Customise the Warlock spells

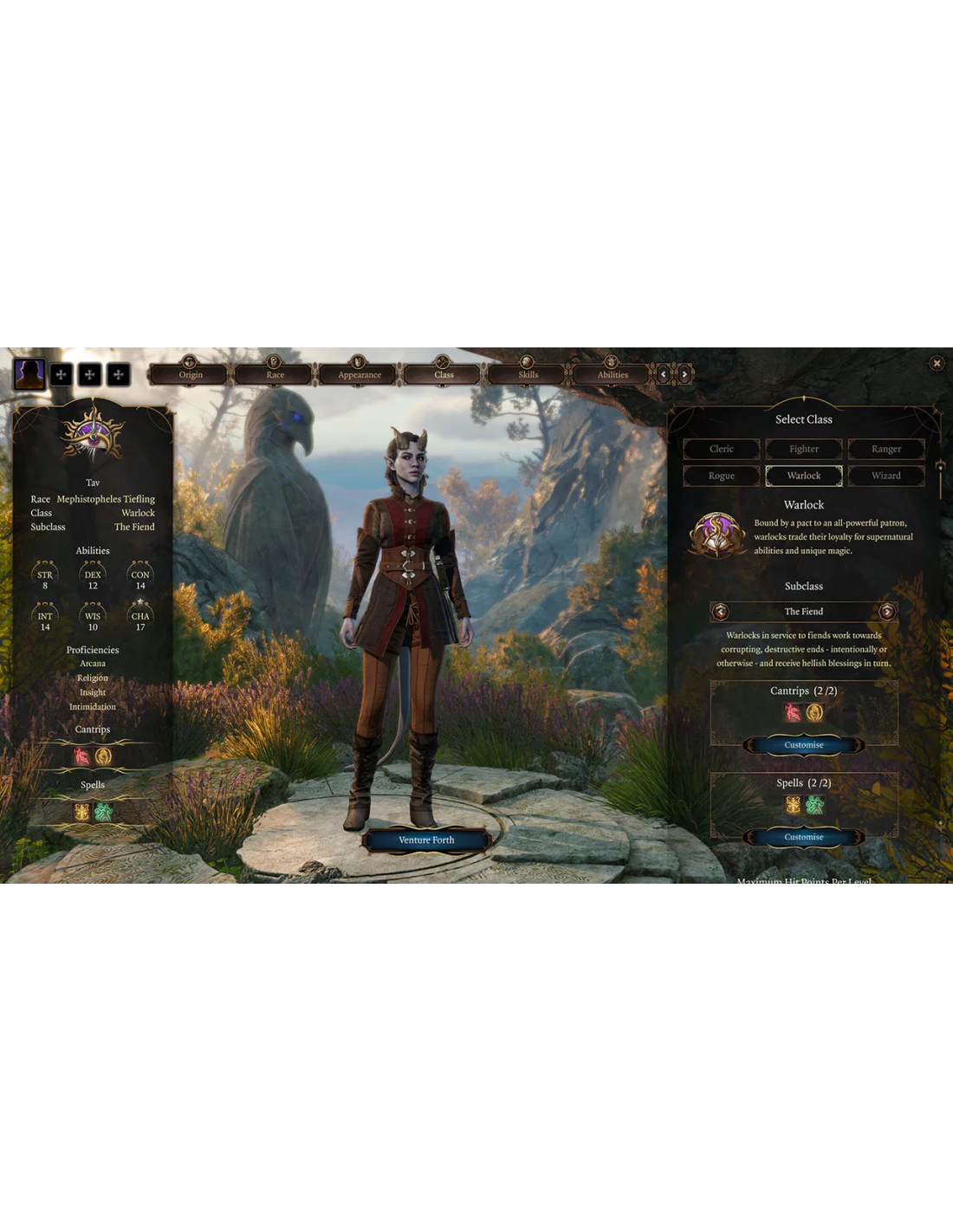click(x=803, y=837)
